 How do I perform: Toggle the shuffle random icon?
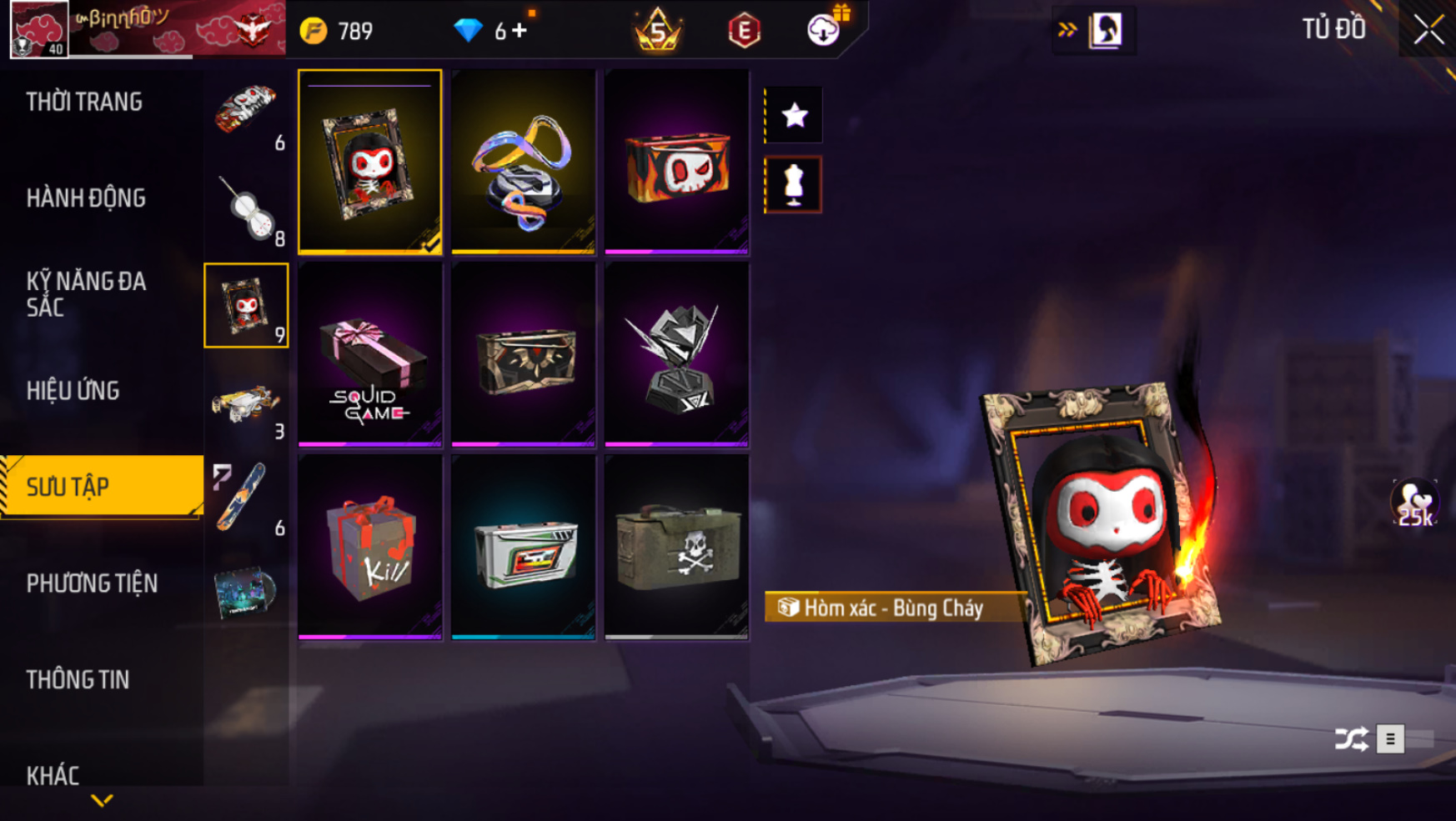(x=1351, y=738)
